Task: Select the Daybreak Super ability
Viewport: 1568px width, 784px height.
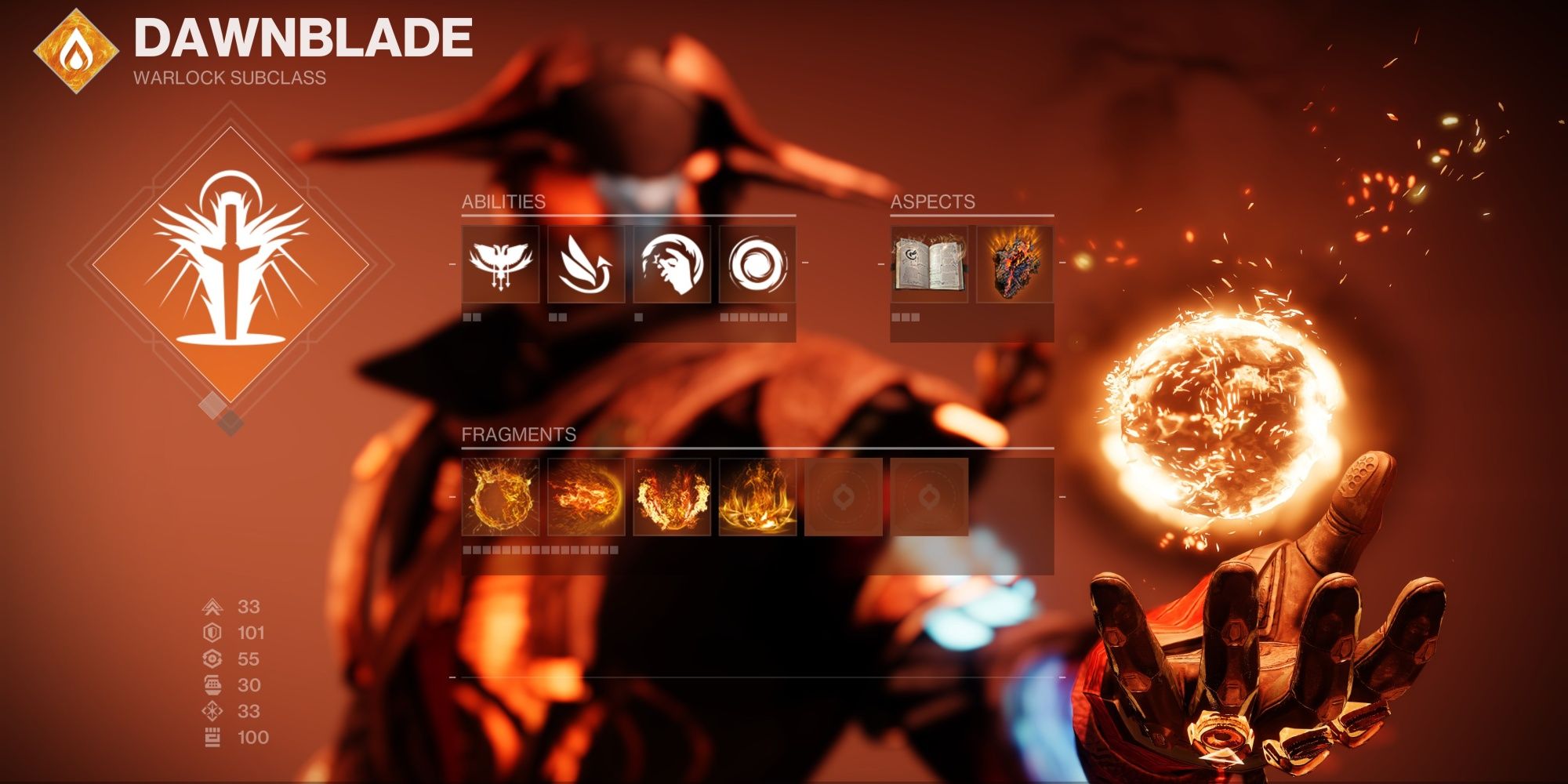Action: pos(499,263)
